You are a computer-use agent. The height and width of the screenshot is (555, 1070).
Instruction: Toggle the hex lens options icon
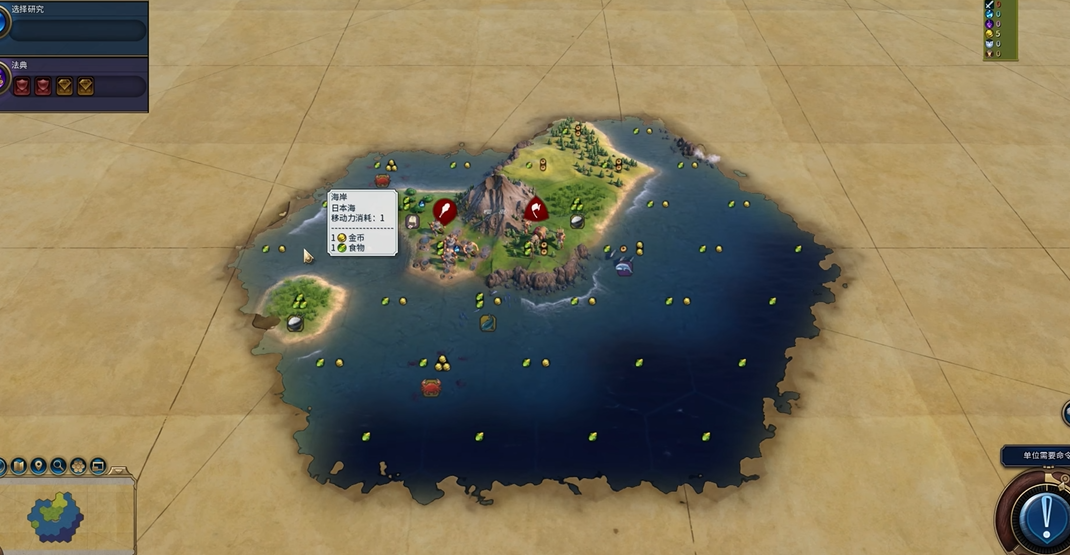point(78,466)
